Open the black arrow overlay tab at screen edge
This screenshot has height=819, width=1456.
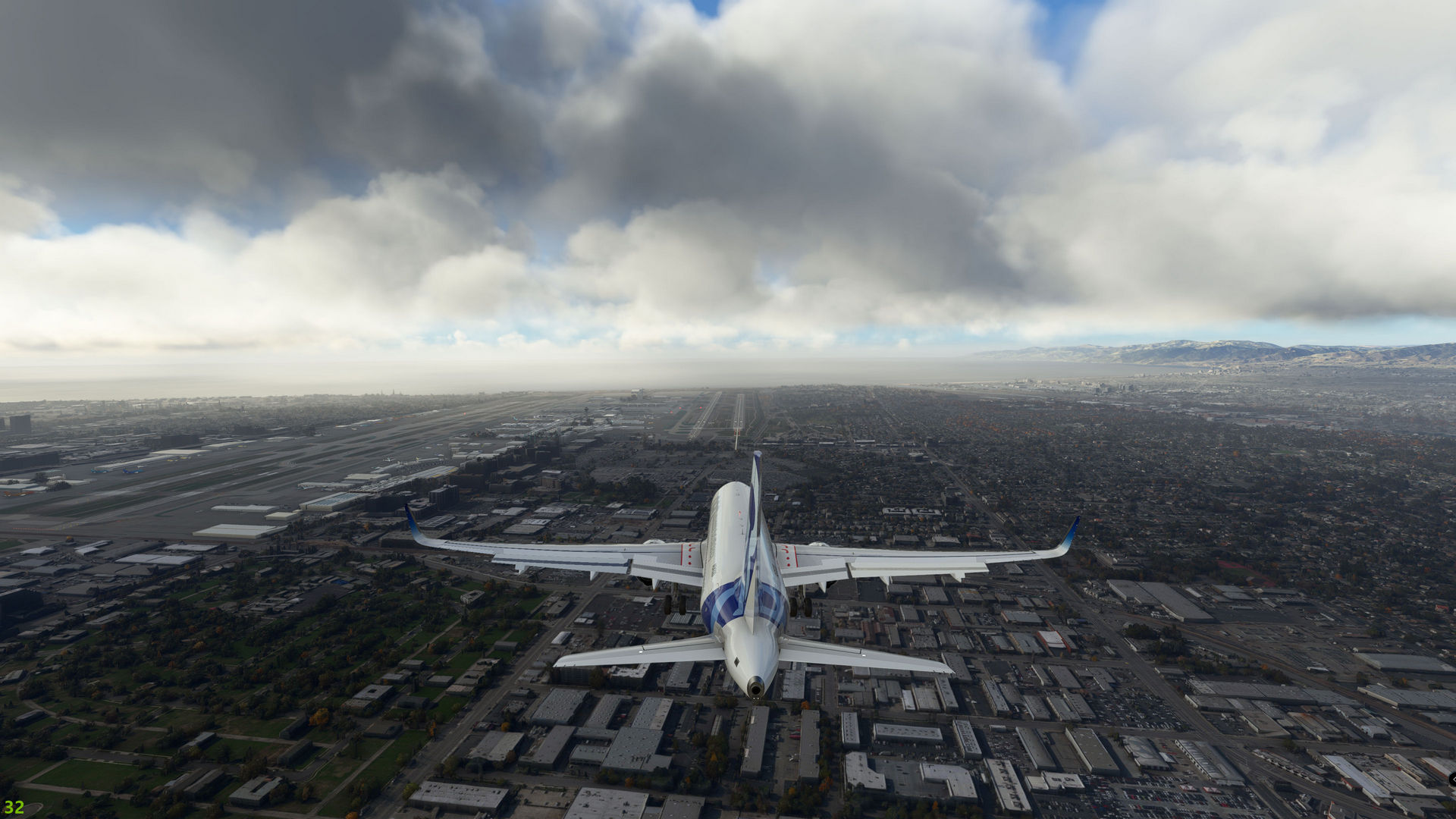point(1451,779)
